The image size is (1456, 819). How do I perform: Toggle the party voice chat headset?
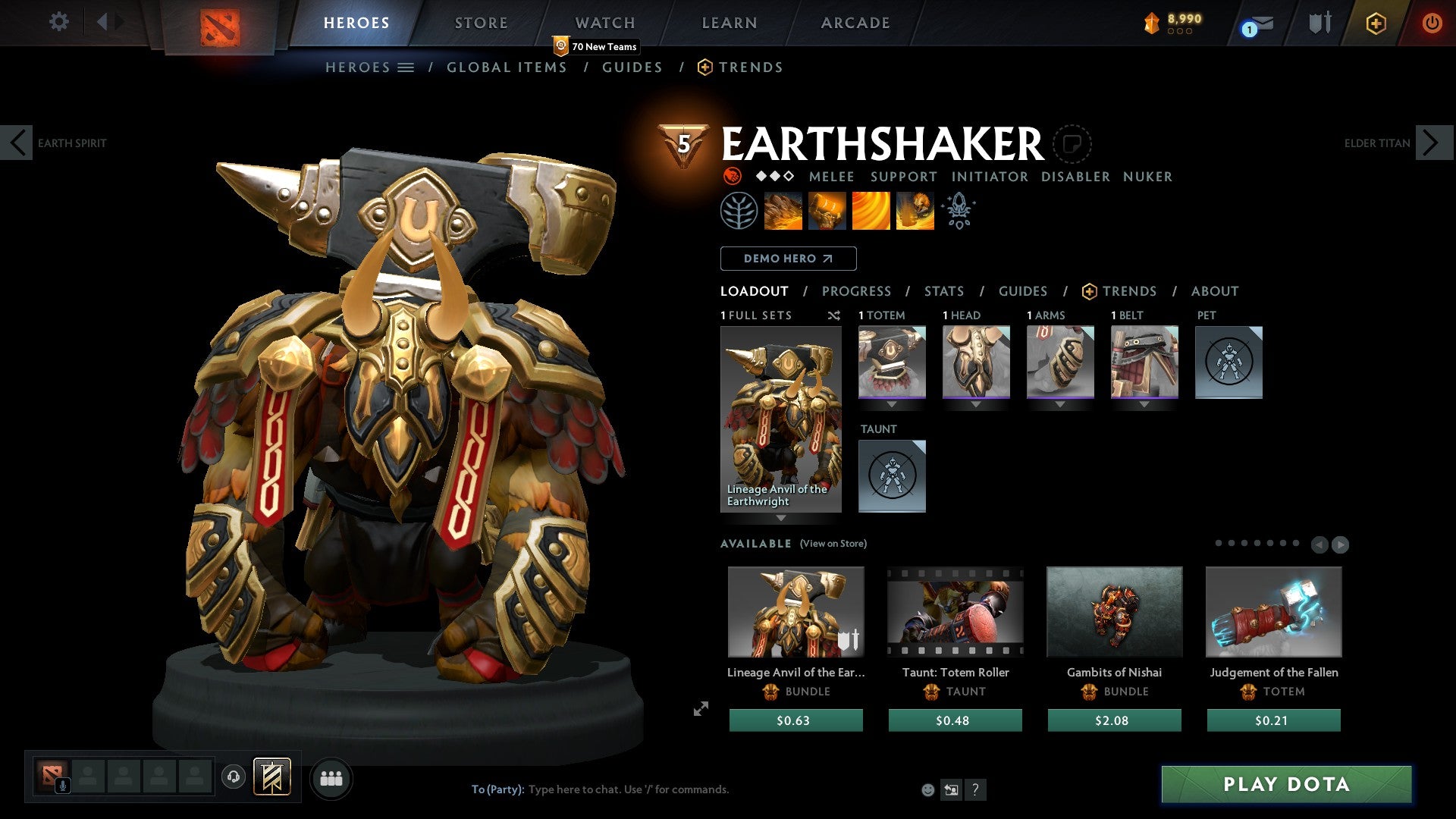click(x=234, y=778)
